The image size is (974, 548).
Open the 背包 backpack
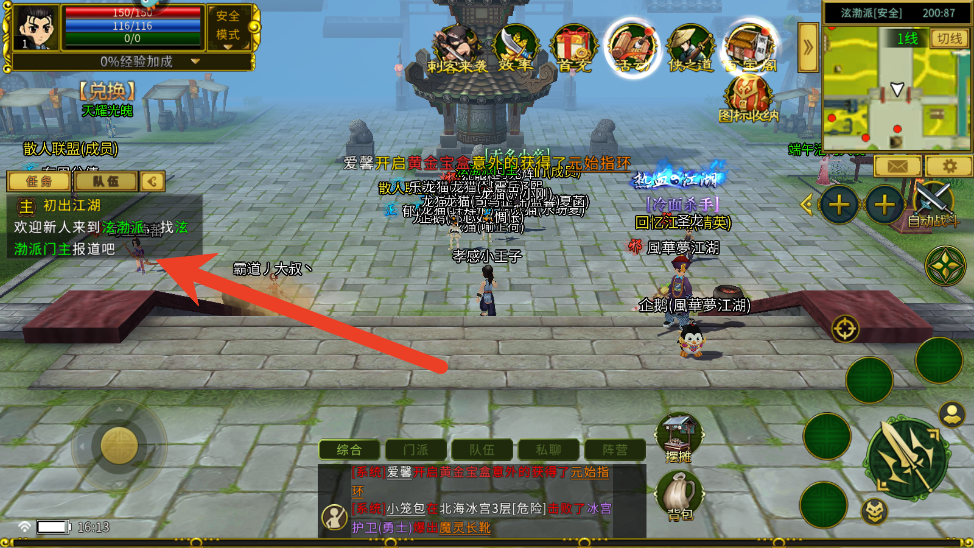pos(678,492)
